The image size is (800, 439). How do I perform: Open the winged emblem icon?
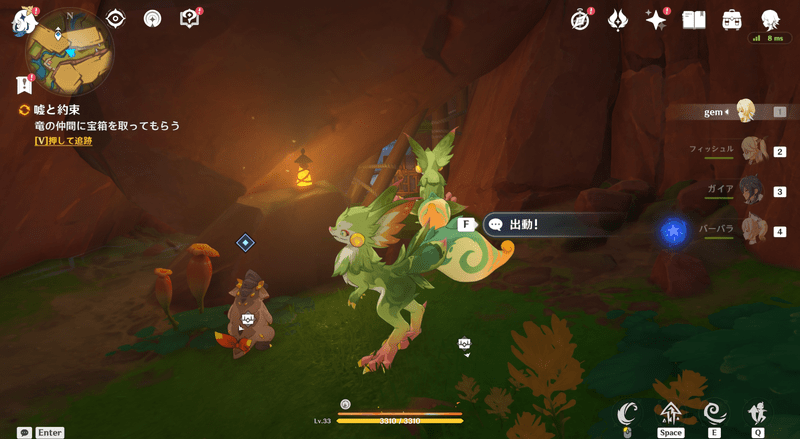tap(619, 19)
